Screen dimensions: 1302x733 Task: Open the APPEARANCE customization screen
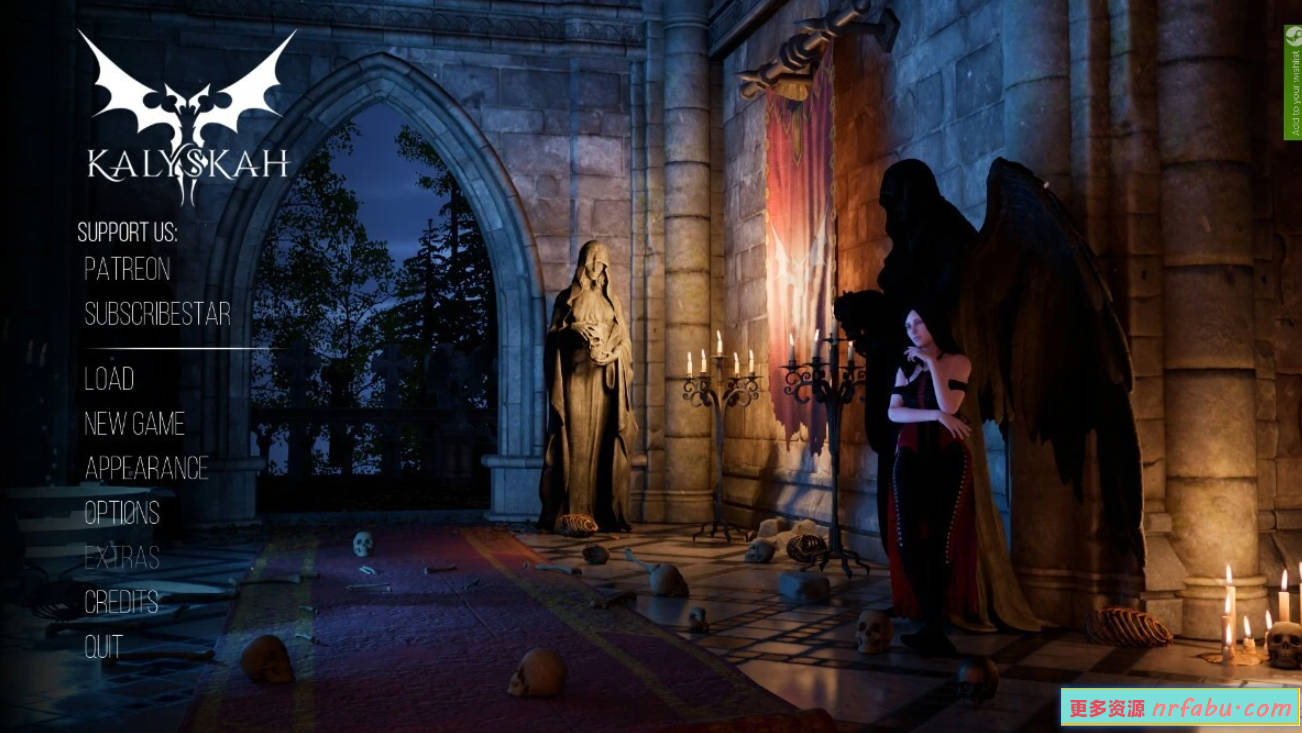(x=146, y=469)
